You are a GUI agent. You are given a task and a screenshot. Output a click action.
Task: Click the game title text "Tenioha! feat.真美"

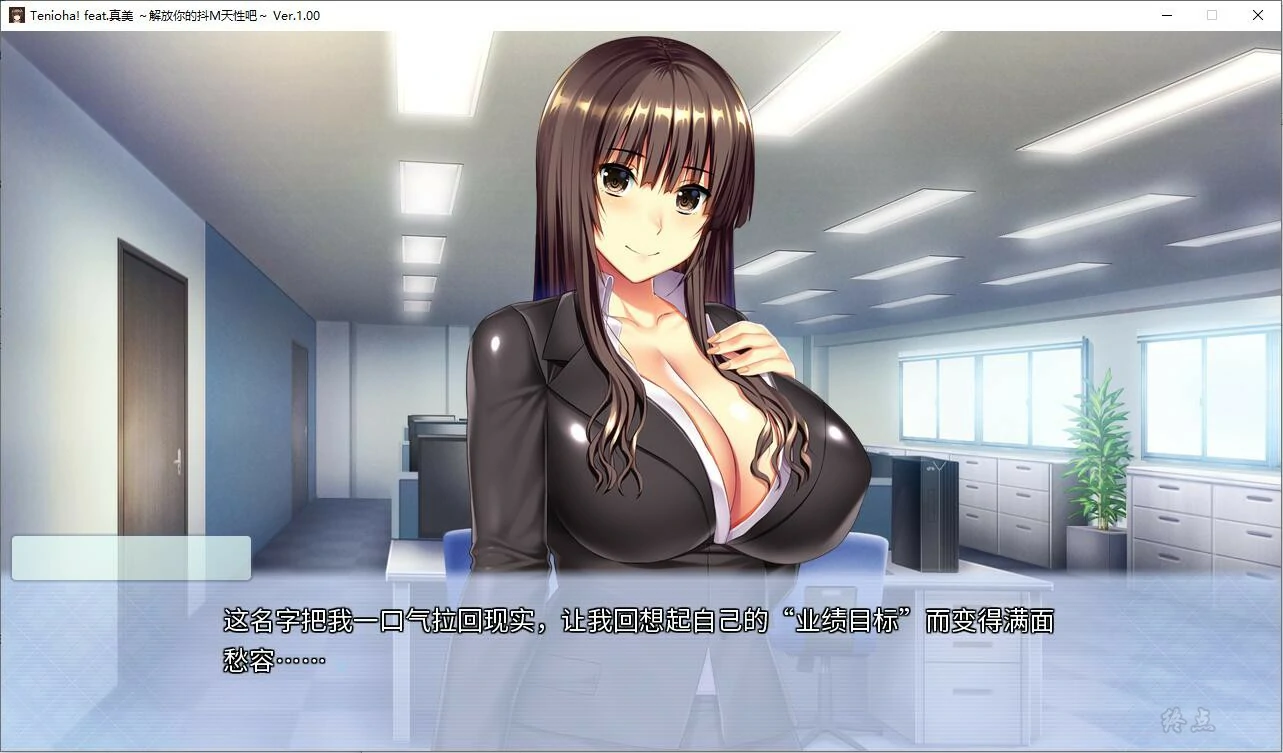tap(86, 15)
